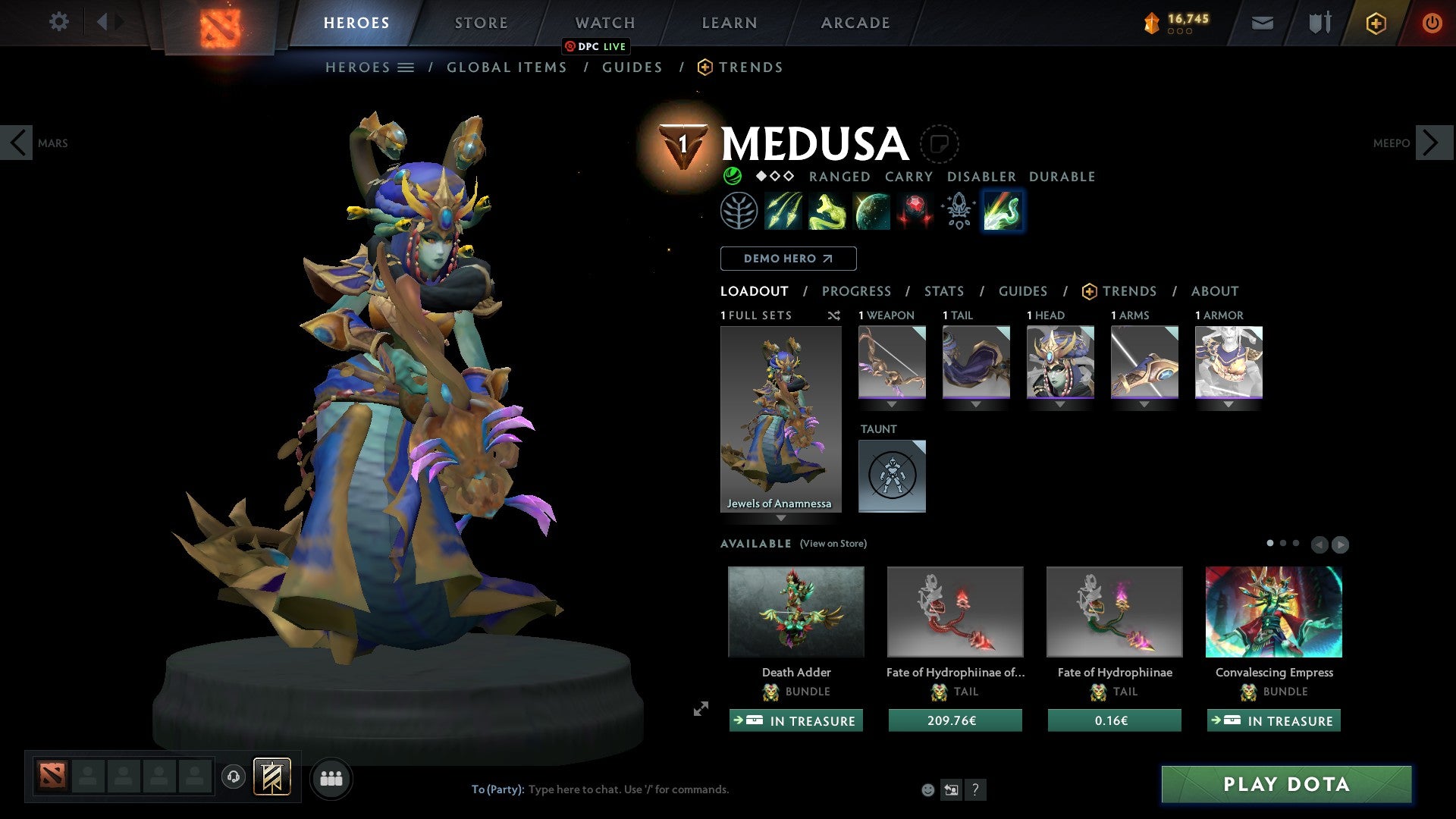Switch to the PROGRESS tab

coord(857,291)
